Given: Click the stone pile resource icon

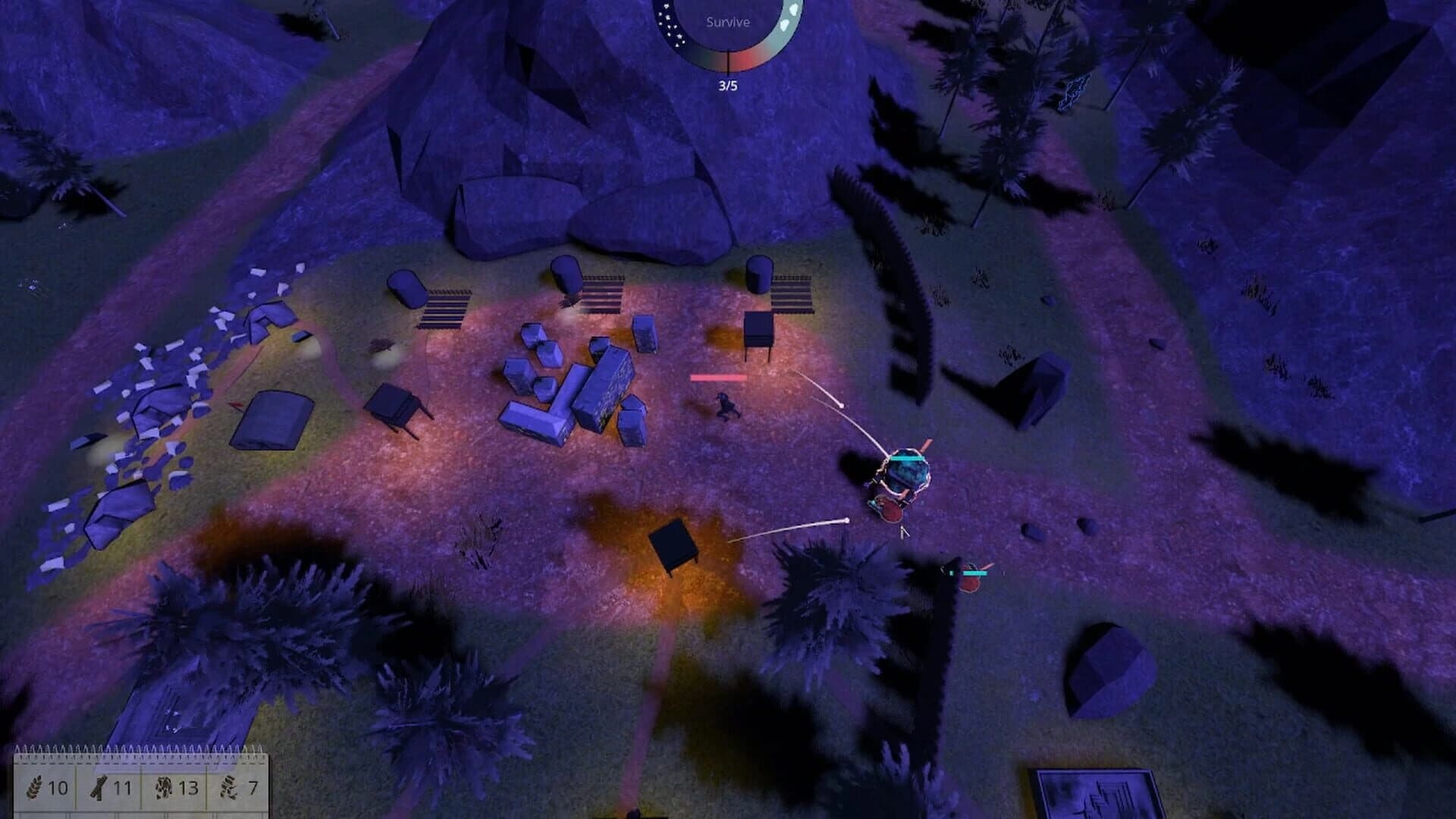Looking at the screenshot, I should coord(165,789).
